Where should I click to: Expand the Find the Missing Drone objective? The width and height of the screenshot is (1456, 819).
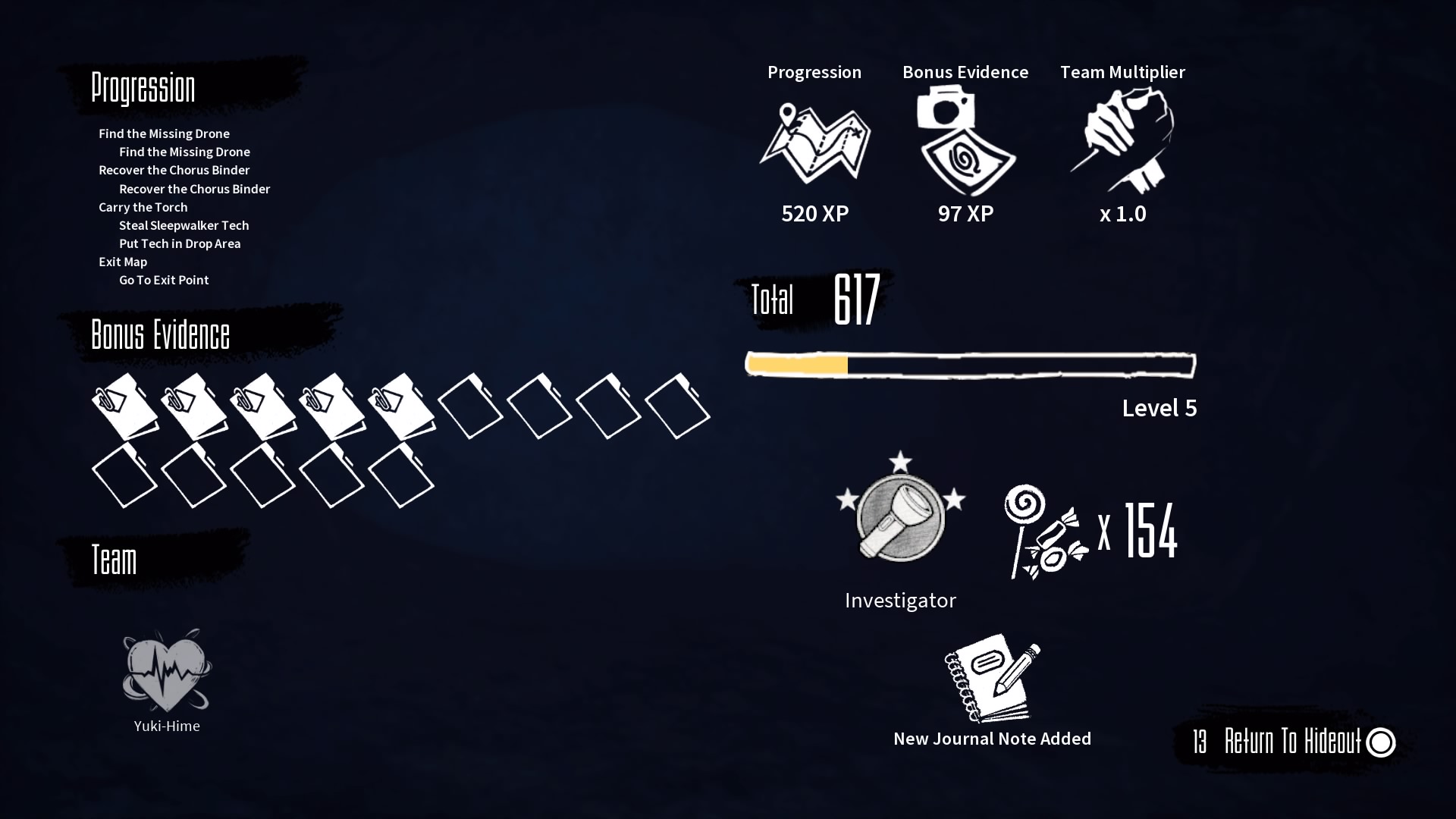point(164,133)
